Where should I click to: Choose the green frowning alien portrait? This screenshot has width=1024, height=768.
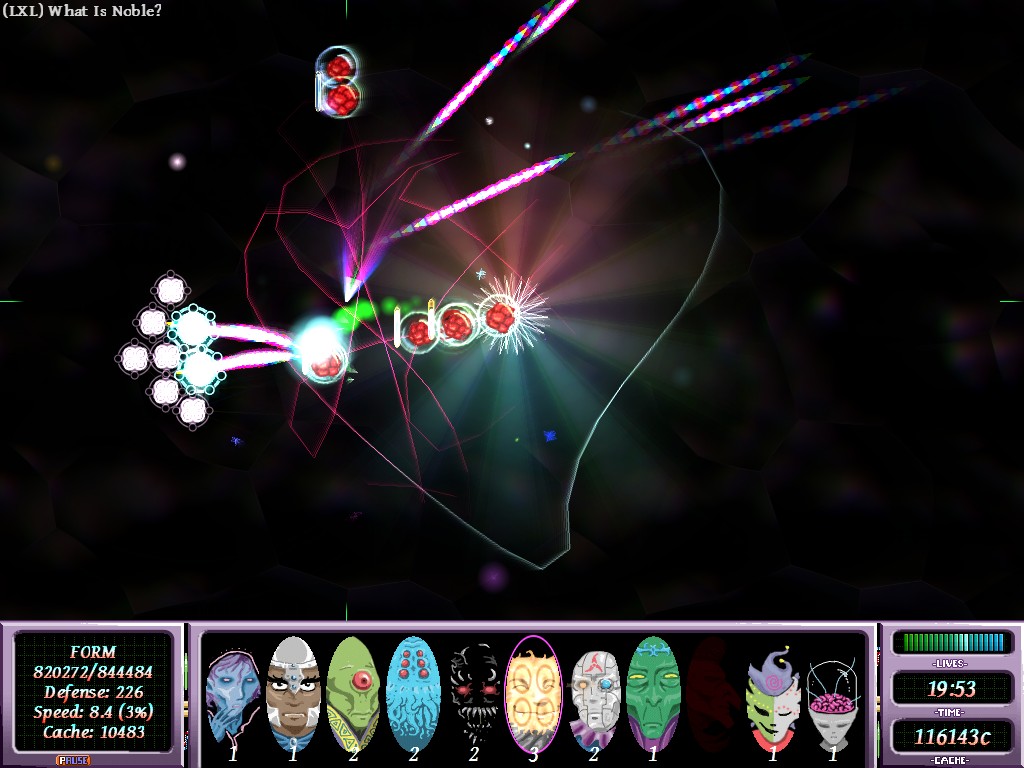[653, 692]
